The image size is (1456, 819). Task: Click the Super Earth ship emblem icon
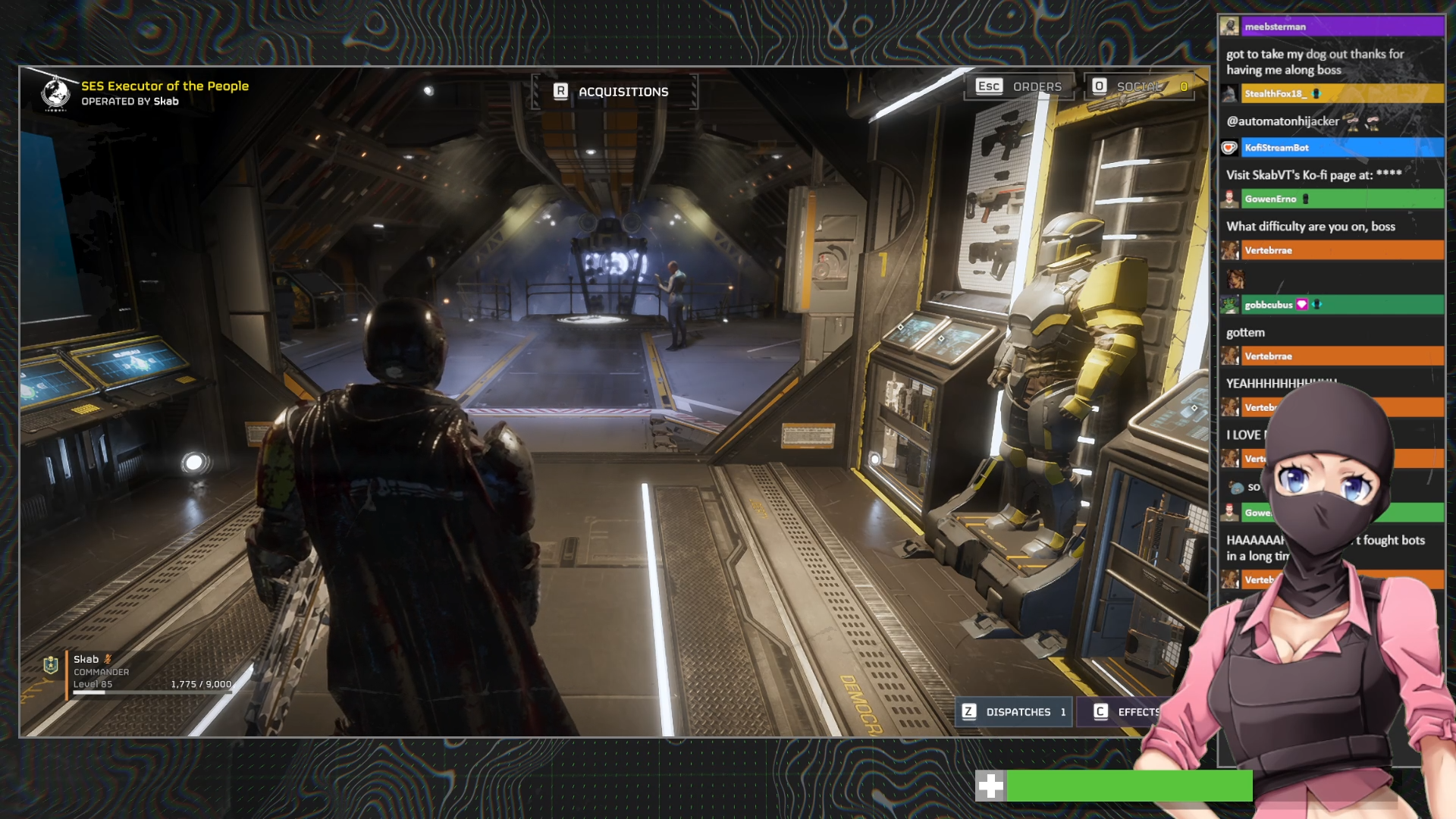[55, 93]
